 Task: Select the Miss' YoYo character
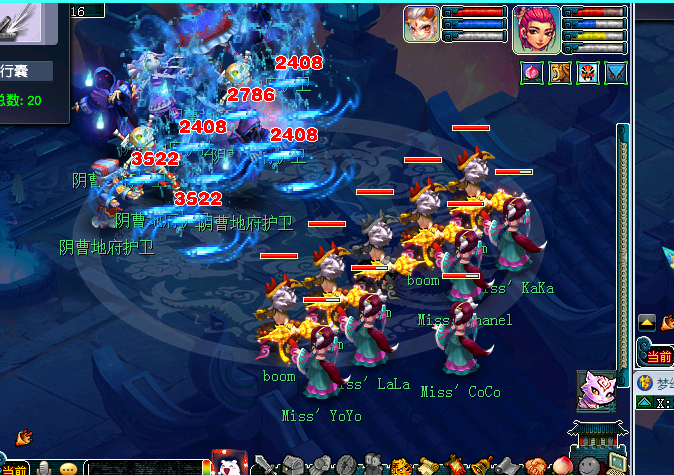coord(322,365)
